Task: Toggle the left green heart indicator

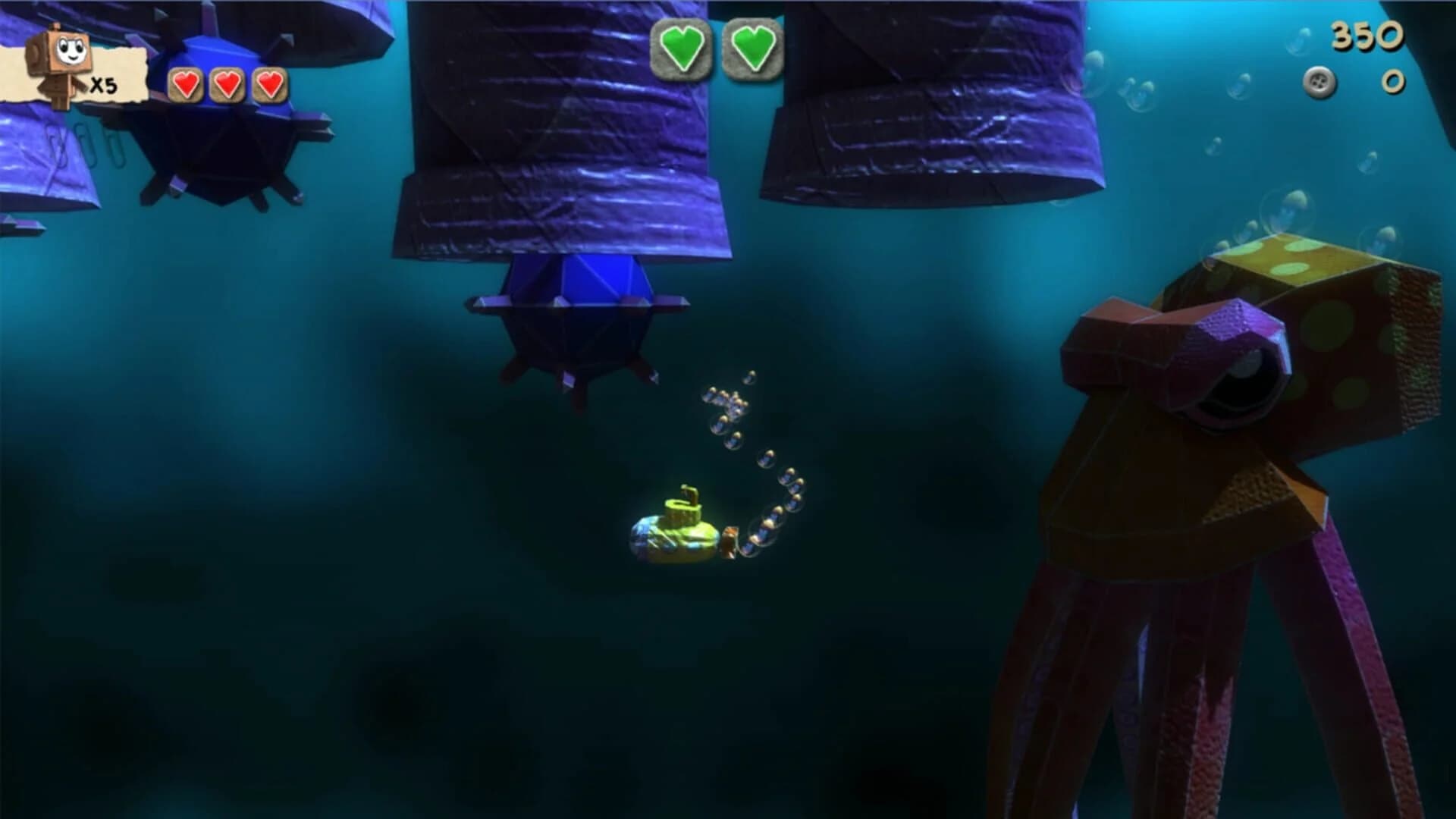Action: 681,45
